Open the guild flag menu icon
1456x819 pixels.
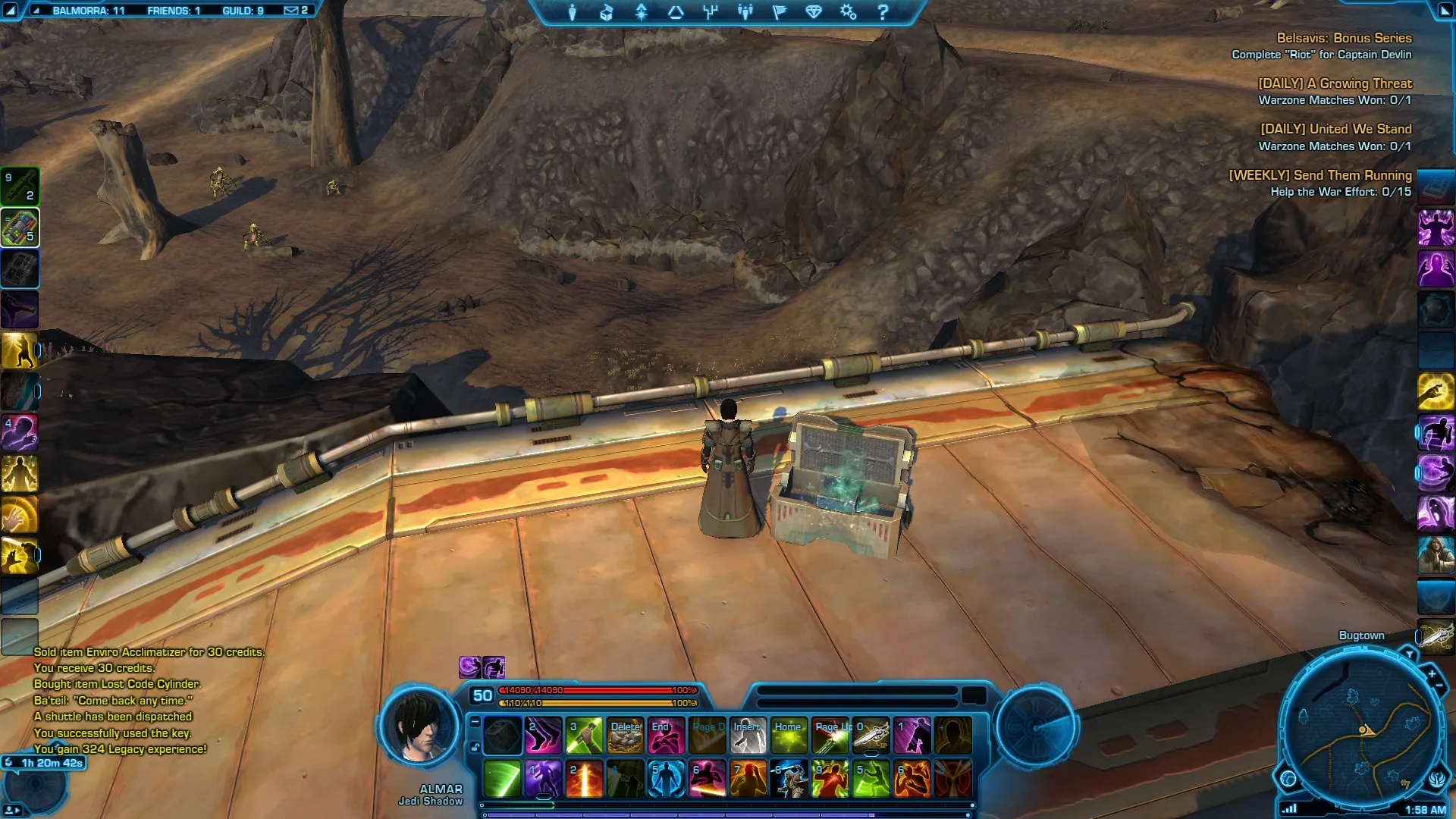[x=779, y=12]
